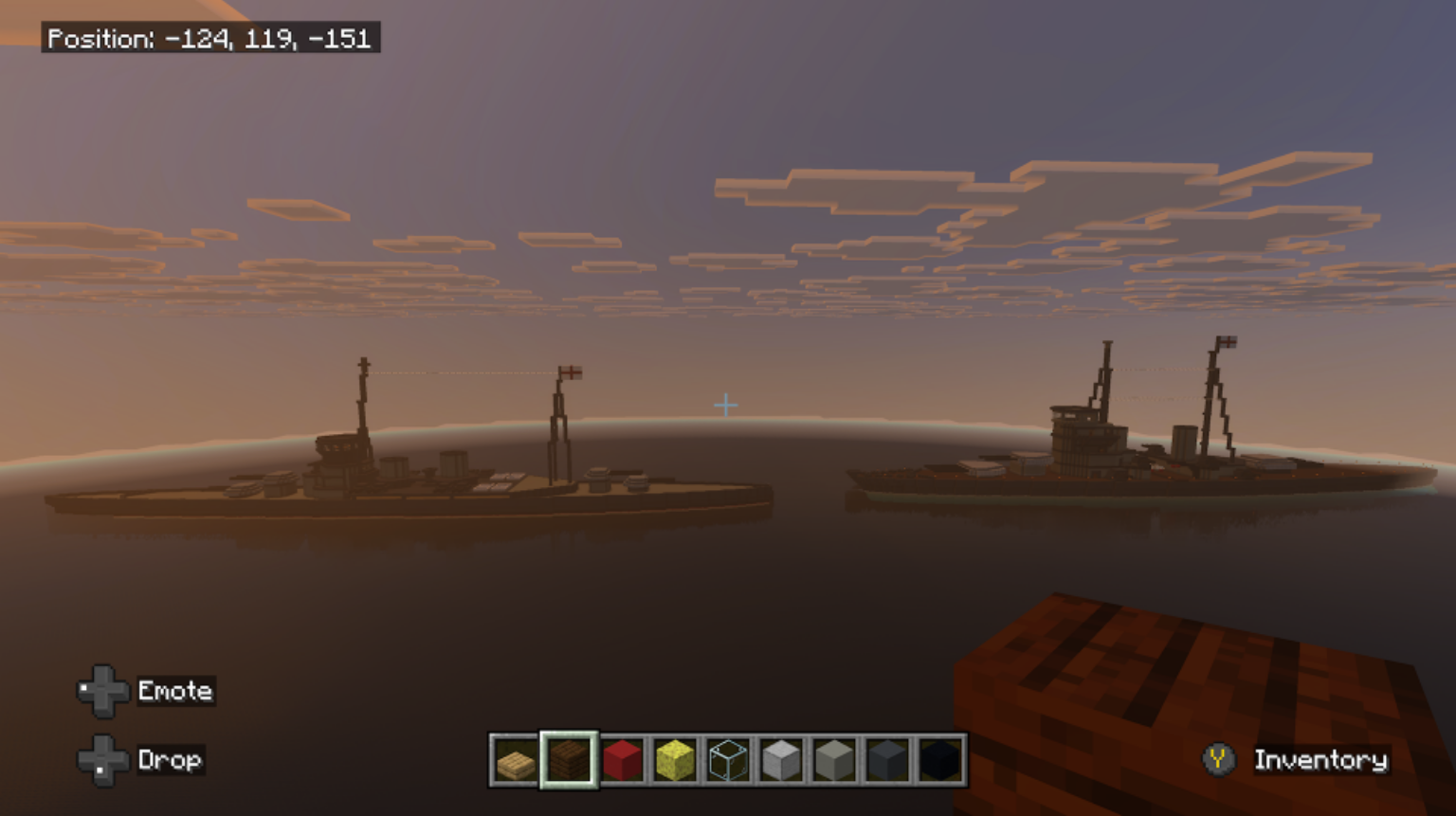Select the light gray block slot
The height and width of the screenshot is (816, 1456).
pyautogui.click(x=834, y=760)
